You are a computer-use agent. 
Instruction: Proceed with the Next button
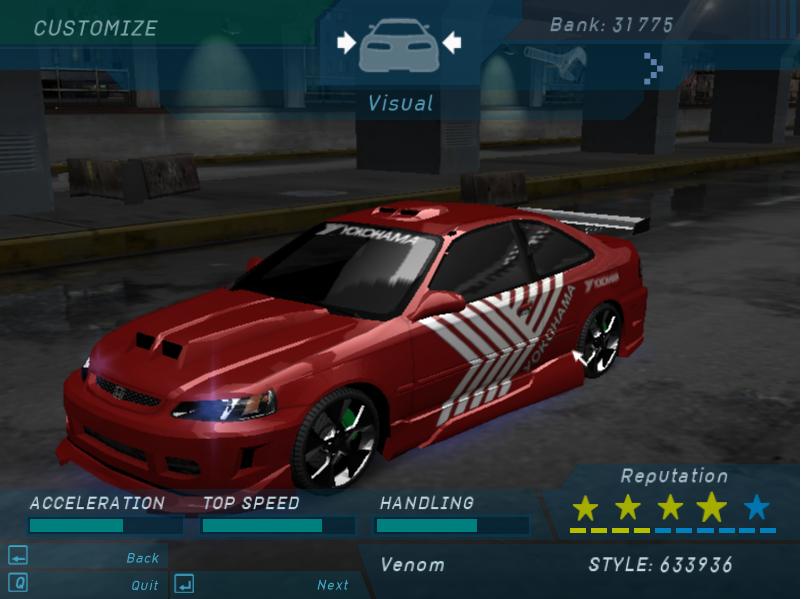coord(333,585)
